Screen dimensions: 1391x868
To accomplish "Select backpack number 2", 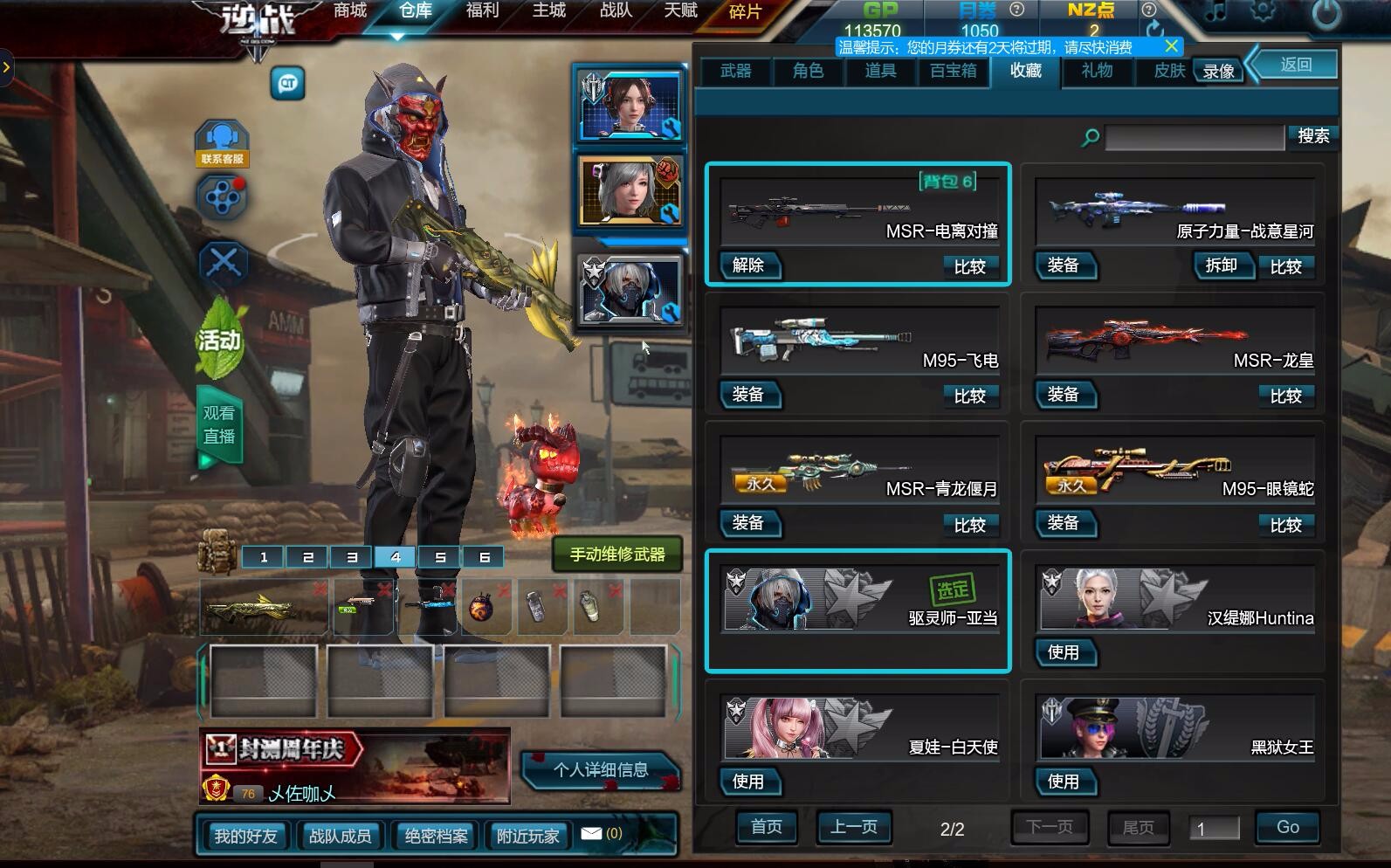I will pos(307,556).
